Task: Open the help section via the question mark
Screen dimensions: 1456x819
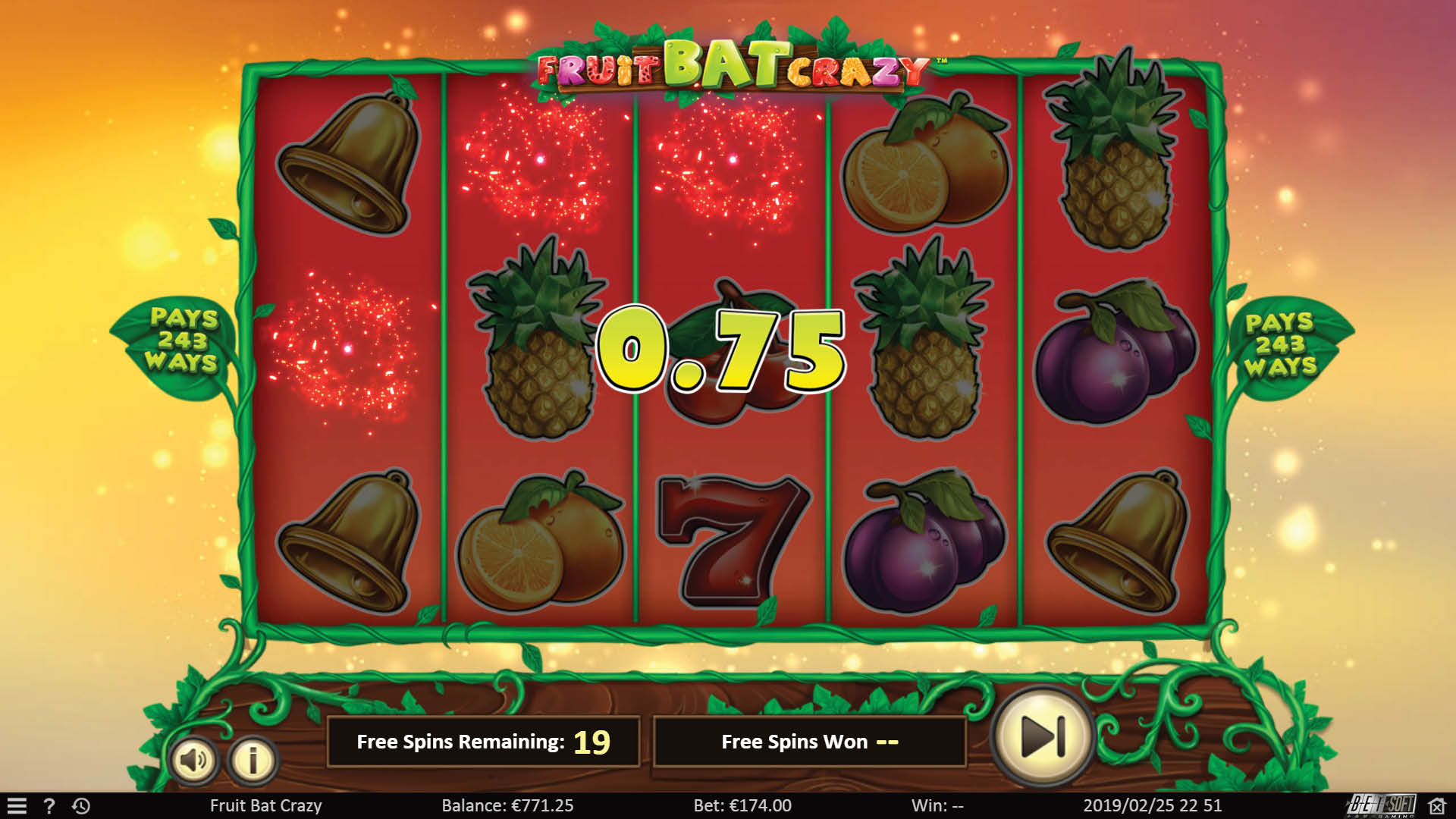Action: [49, 806]
